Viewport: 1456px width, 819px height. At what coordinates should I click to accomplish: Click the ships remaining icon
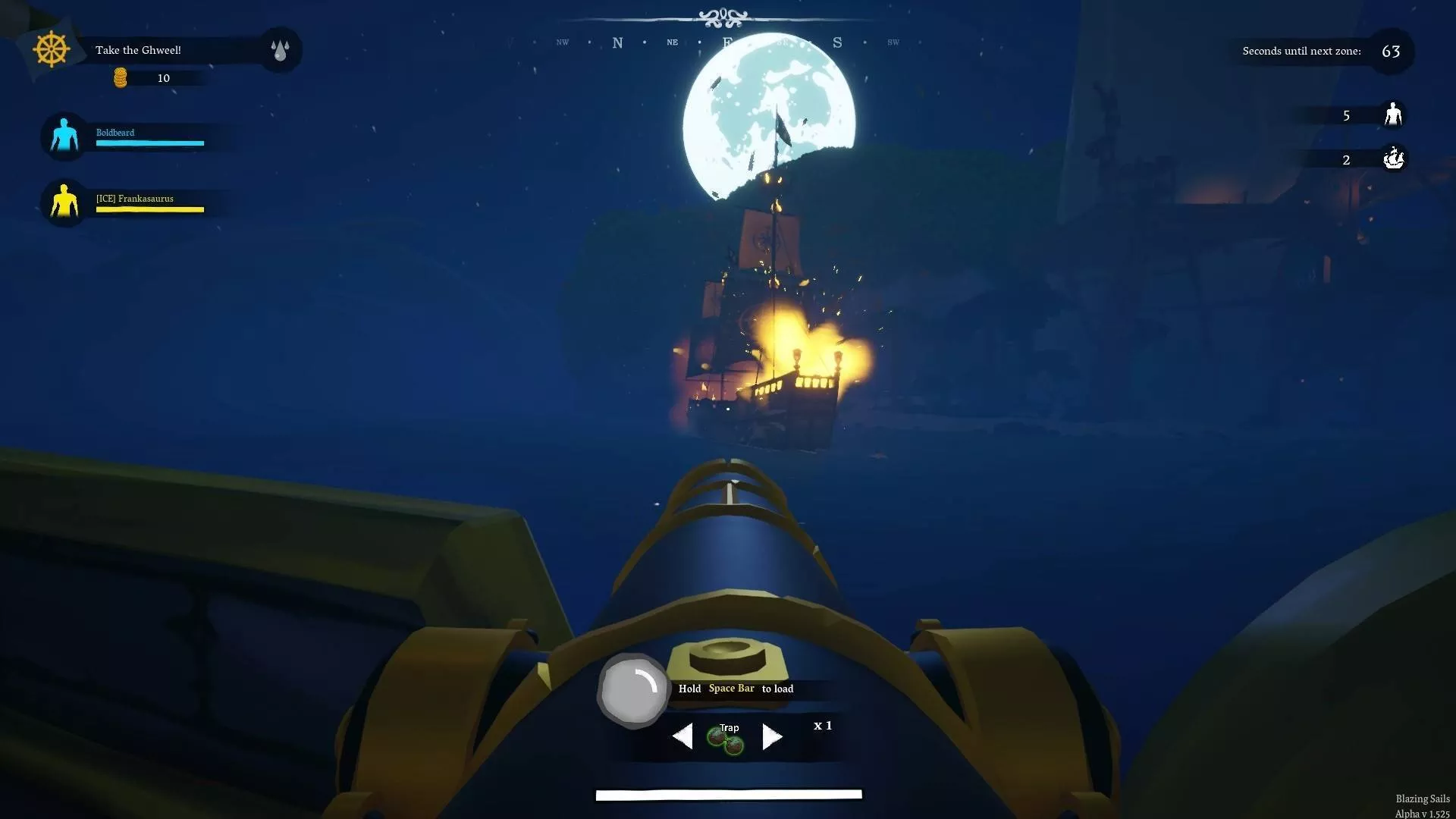tap(1393, 159)
